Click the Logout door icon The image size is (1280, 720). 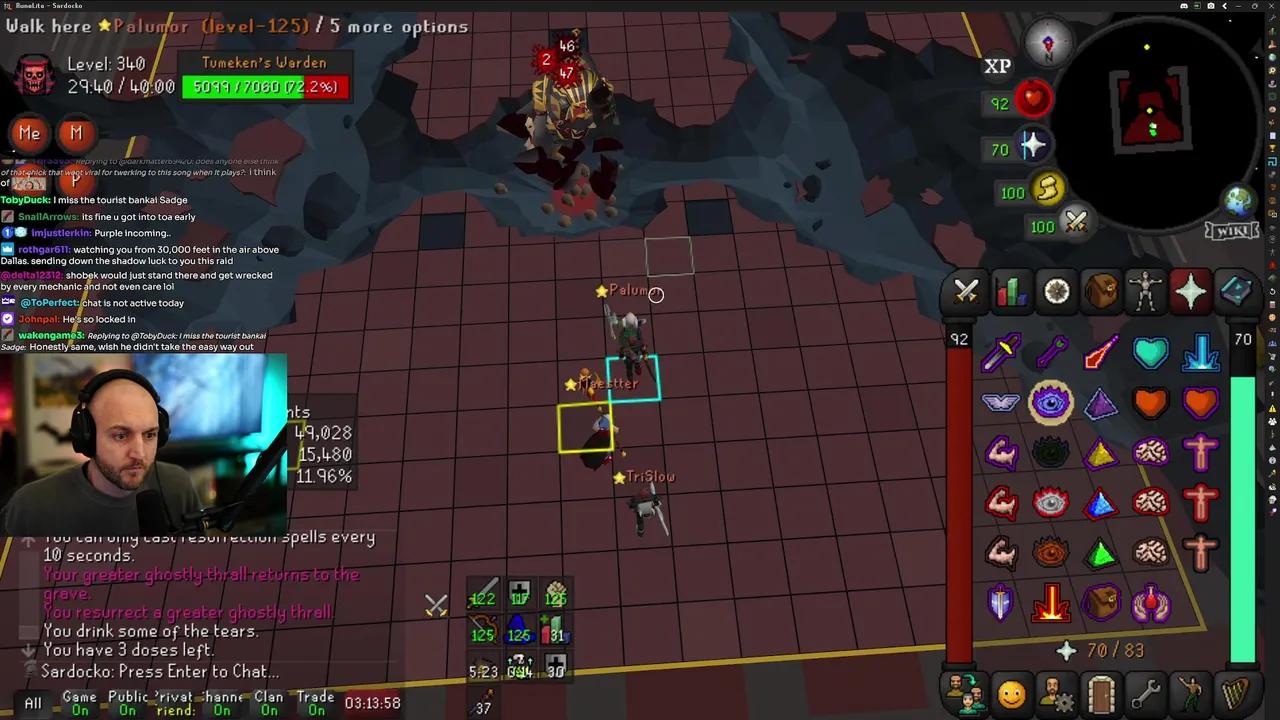[1100, 692]
